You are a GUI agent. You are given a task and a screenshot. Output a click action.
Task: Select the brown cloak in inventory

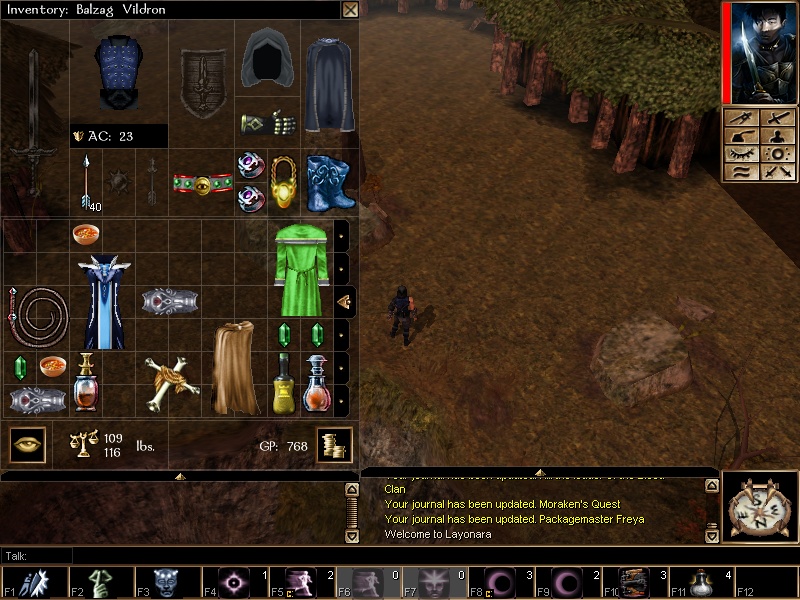[235, 366]
